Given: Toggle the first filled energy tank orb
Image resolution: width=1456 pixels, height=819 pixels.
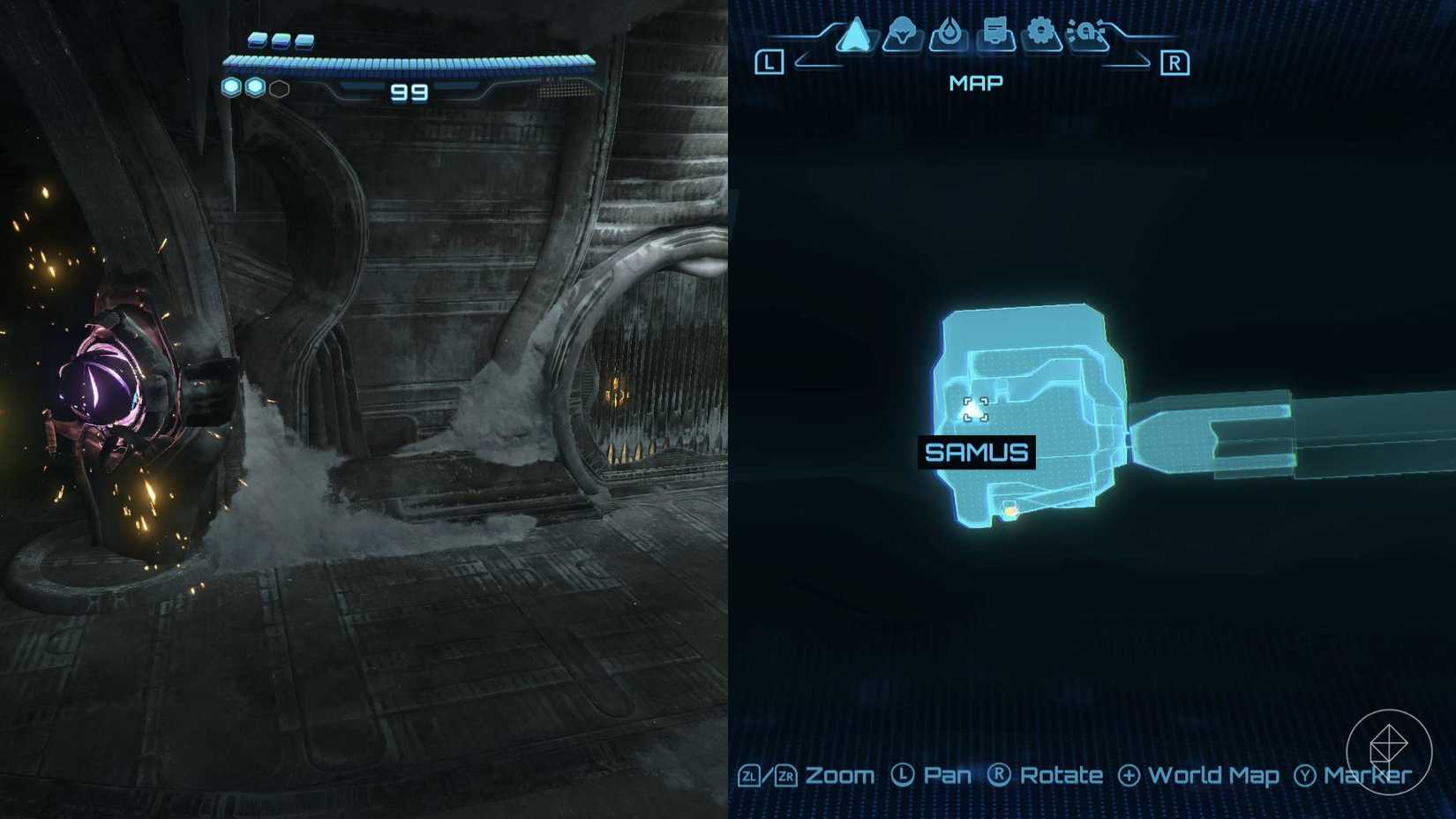Looking at the screenshot, I should (x=230, y=88).
